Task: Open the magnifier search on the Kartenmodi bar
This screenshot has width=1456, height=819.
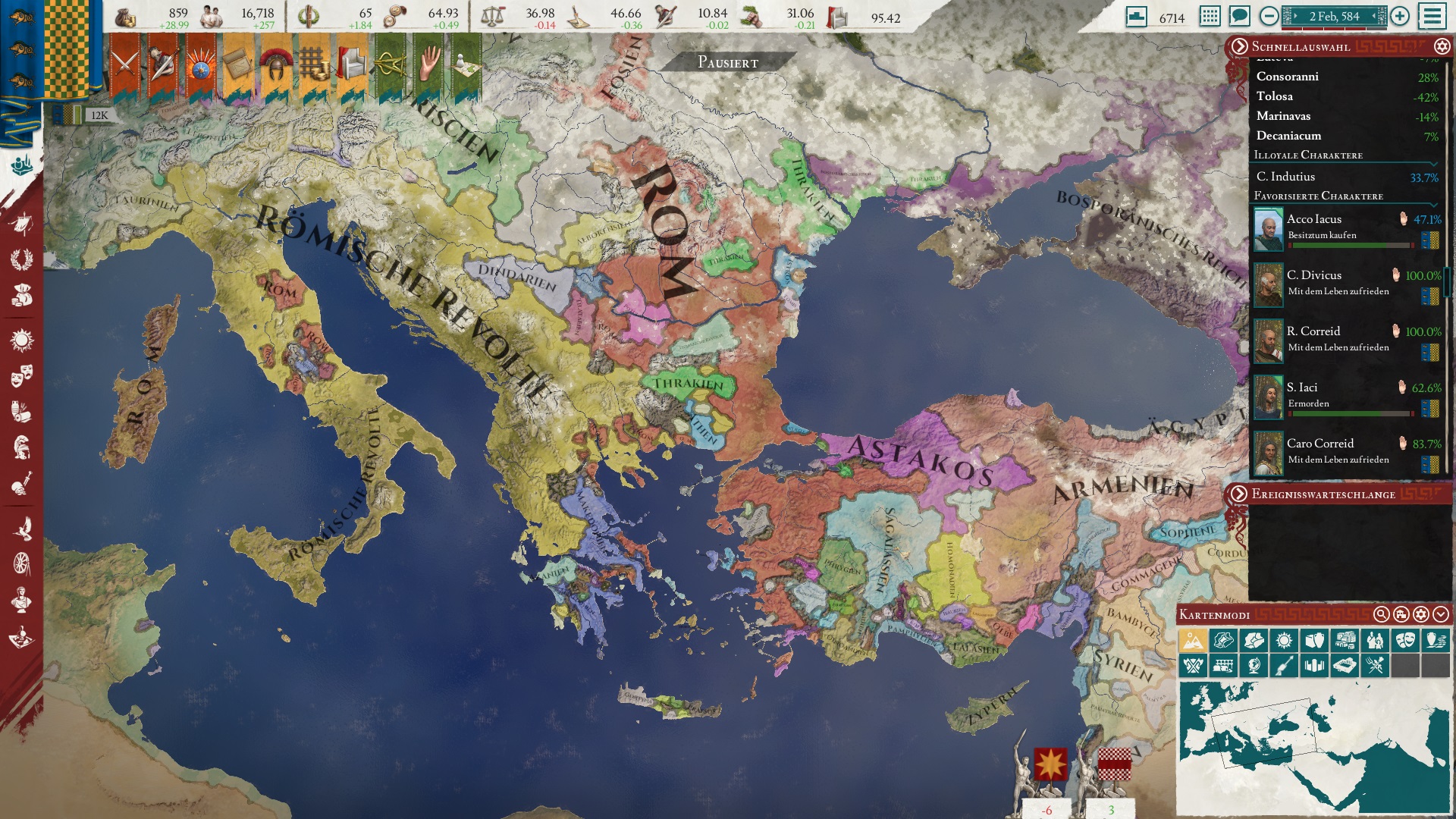Action: (1382, 615)
